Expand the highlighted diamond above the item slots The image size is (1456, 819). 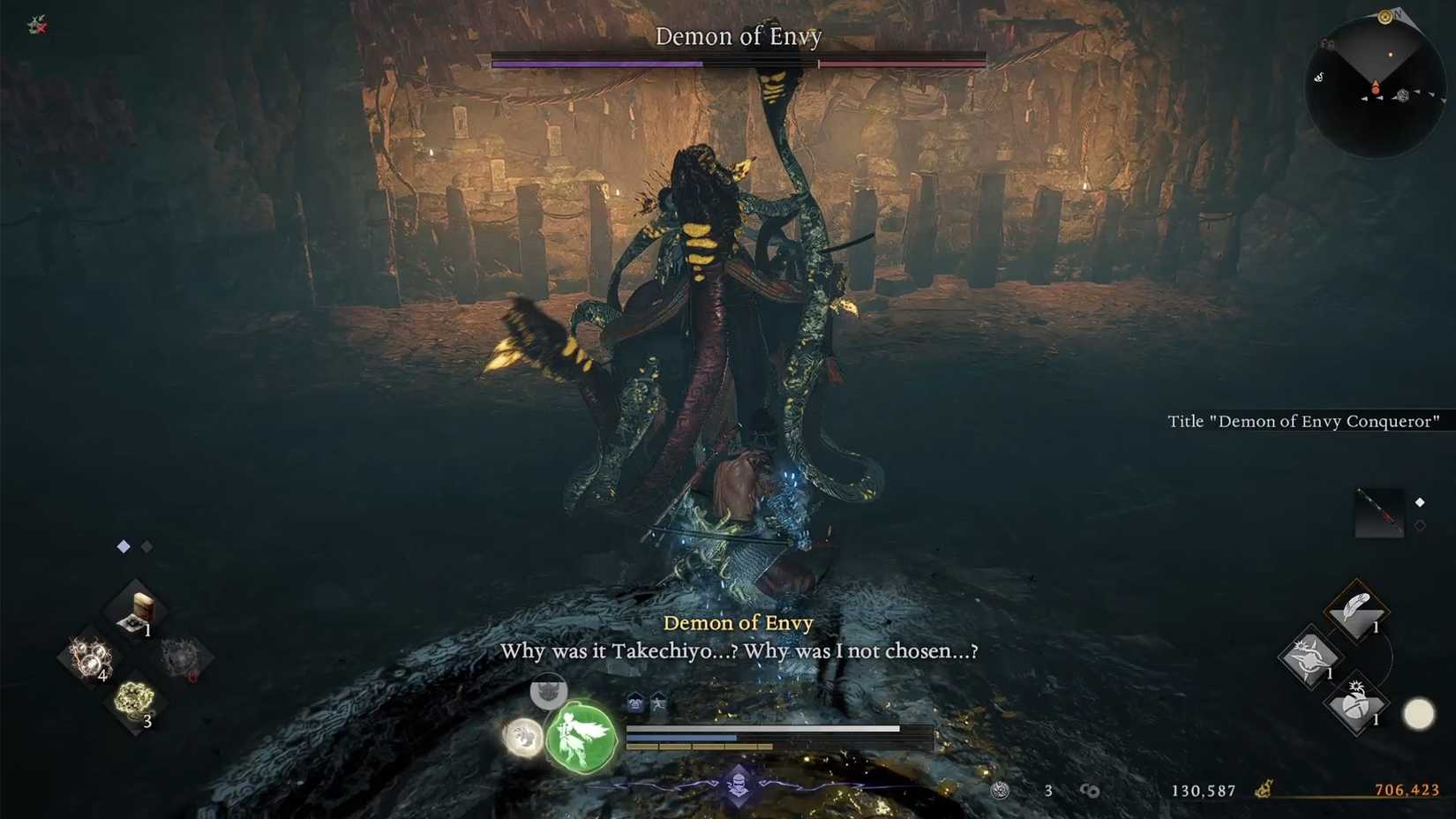123,546
